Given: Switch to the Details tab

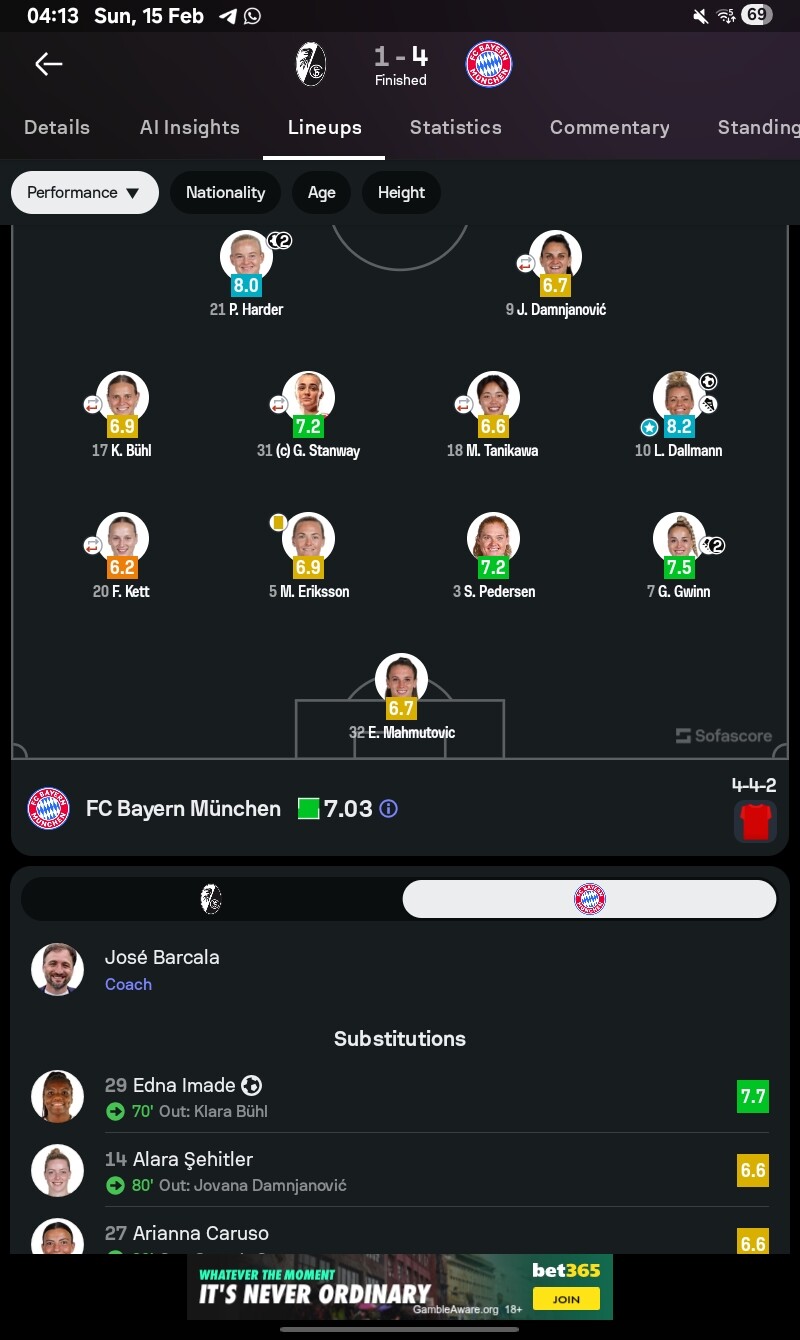Looking at the screenshot, I should (x=57, y=127).
